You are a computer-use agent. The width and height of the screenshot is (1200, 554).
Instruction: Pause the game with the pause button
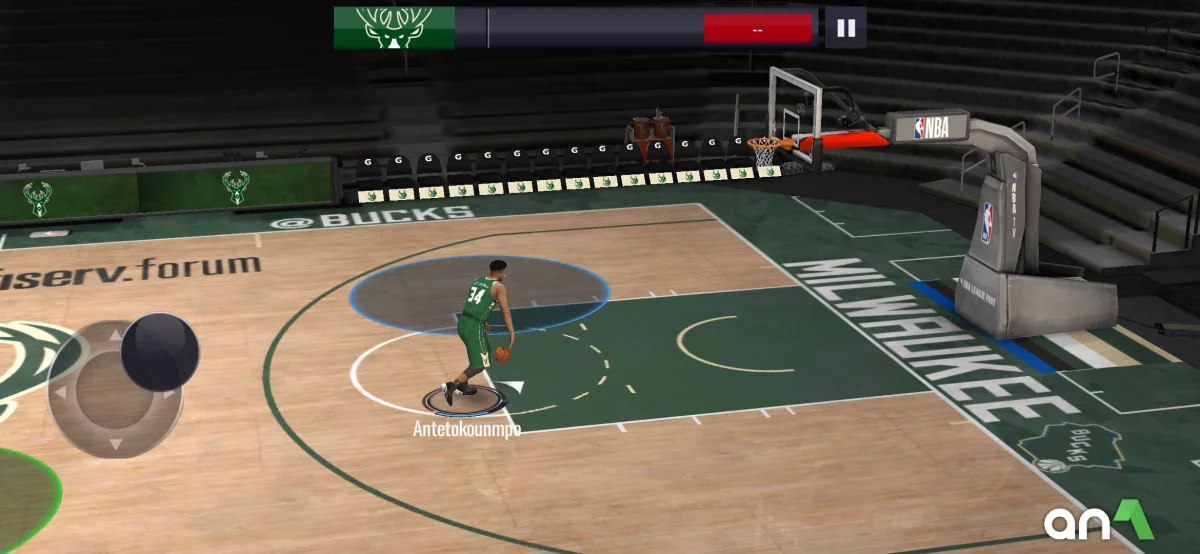pos(846,28)
